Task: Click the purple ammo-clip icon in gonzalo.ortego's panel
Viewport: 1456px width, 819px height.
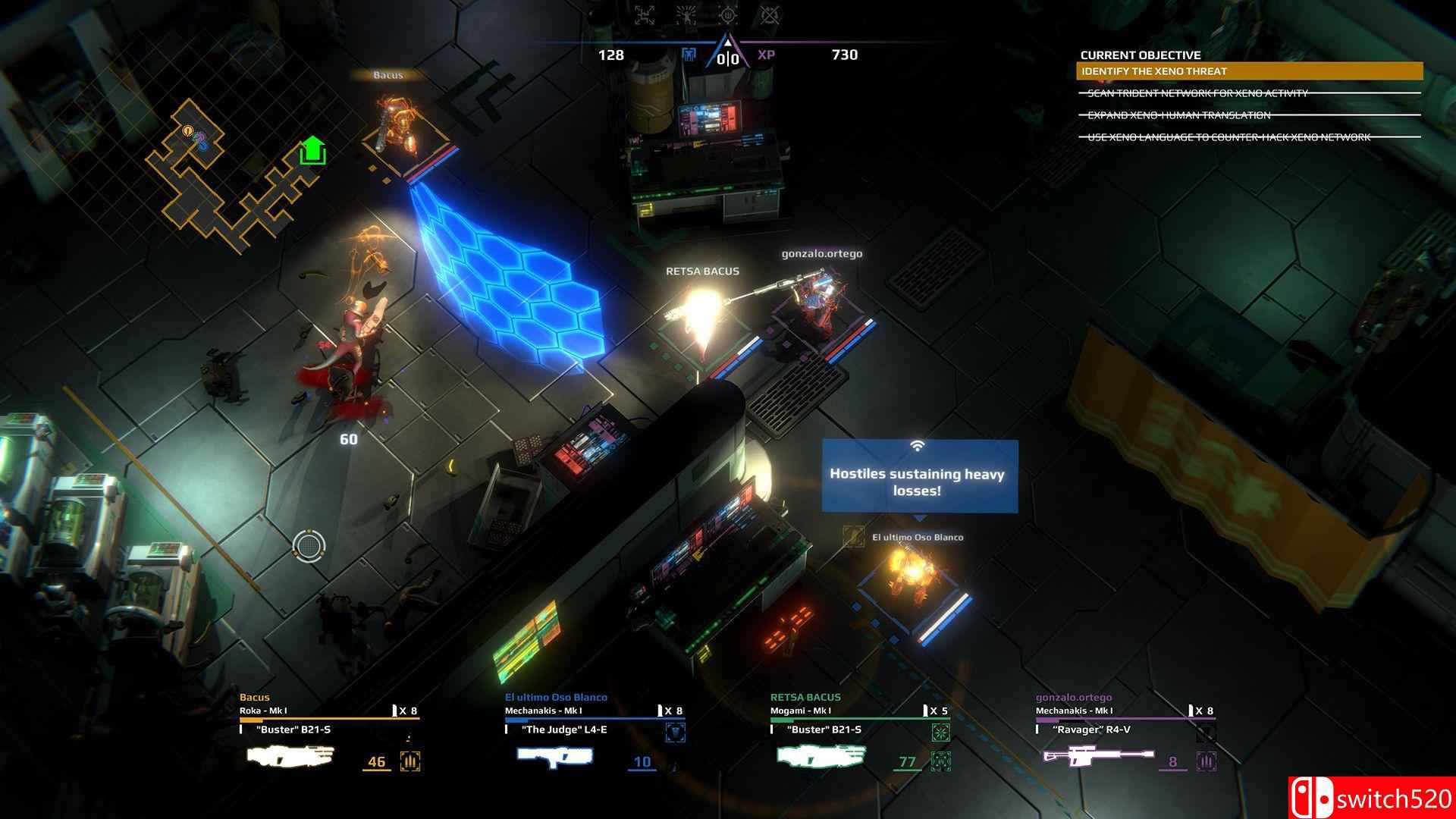Action: click(x=1207, y=761)
